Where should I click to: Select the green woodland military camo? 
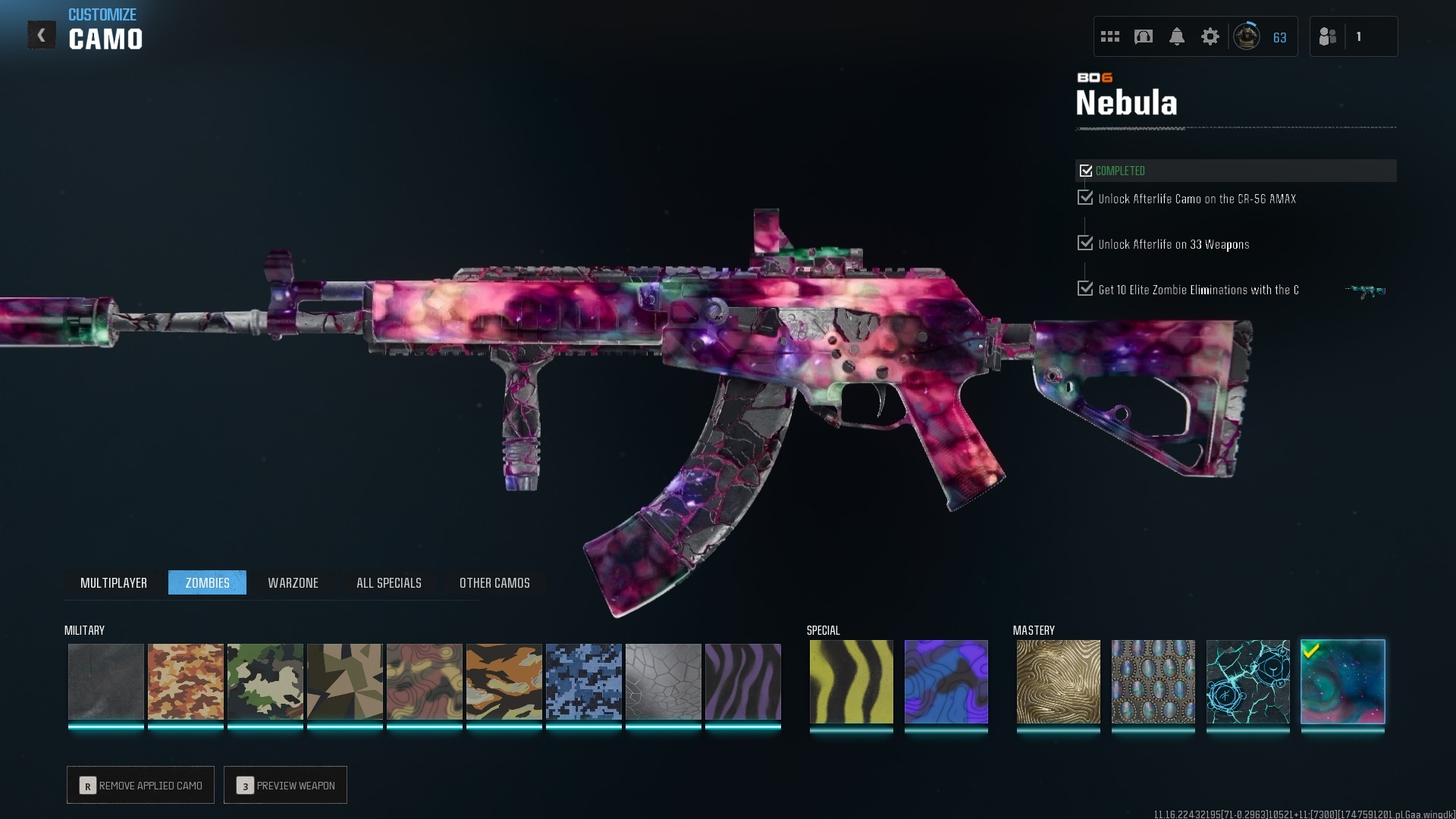(265, 682)
